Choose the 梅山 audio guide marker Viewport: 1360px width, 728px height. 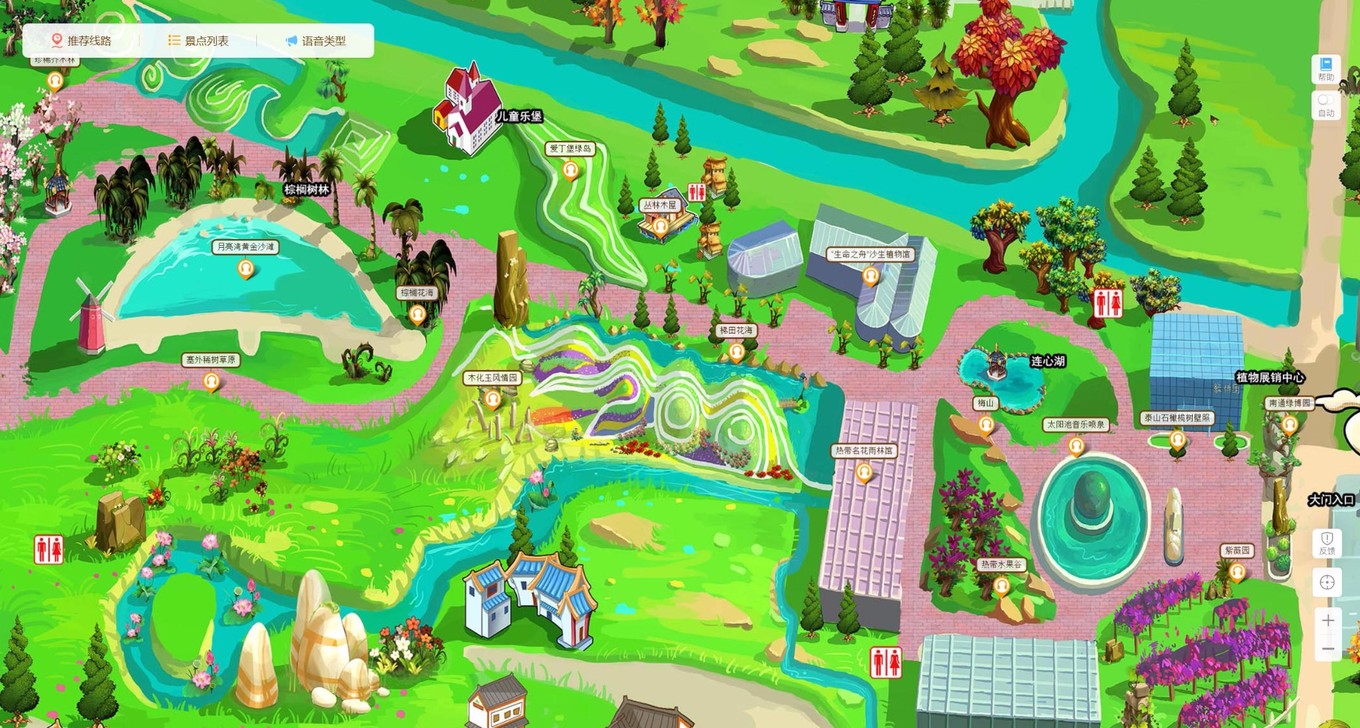point(986,424)
